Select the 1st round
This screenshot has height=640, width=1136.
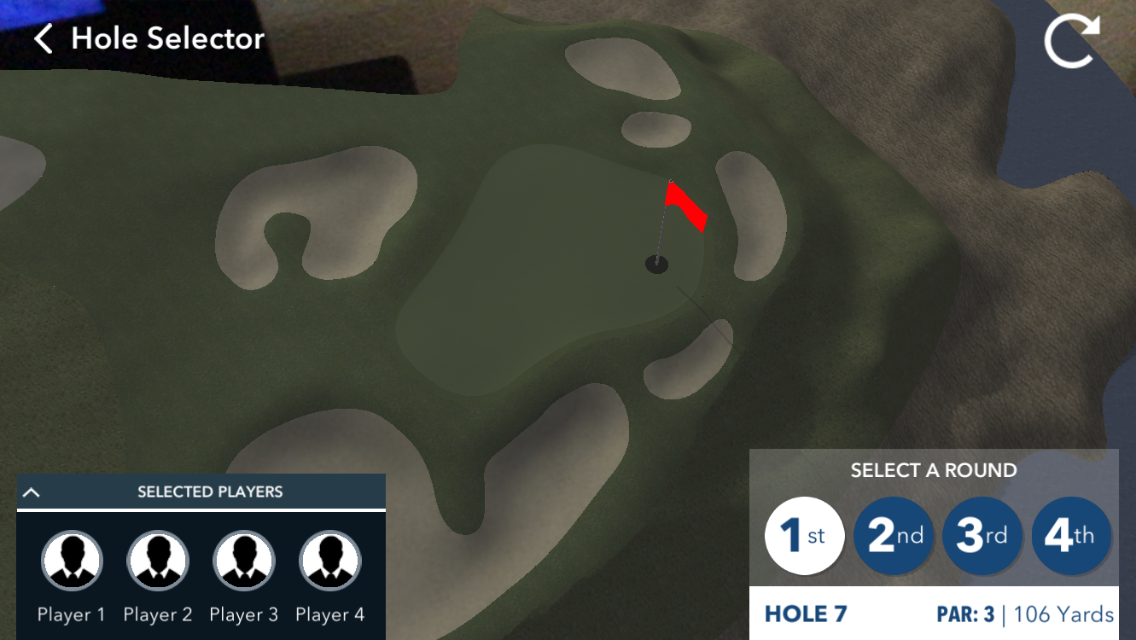pos(804,536)
